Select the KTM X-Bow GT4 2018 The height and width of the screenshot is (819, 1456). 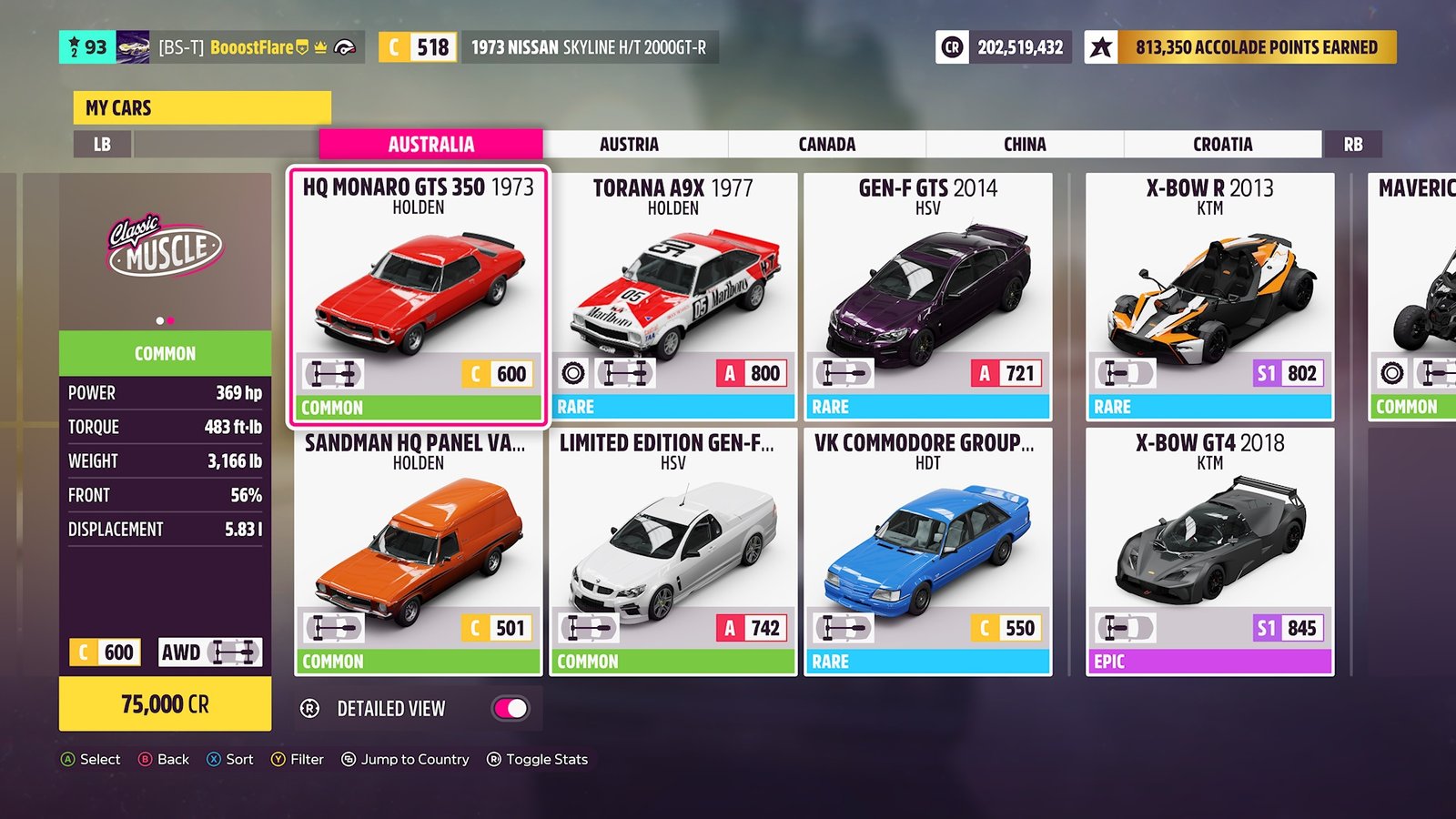point(1210,551)
